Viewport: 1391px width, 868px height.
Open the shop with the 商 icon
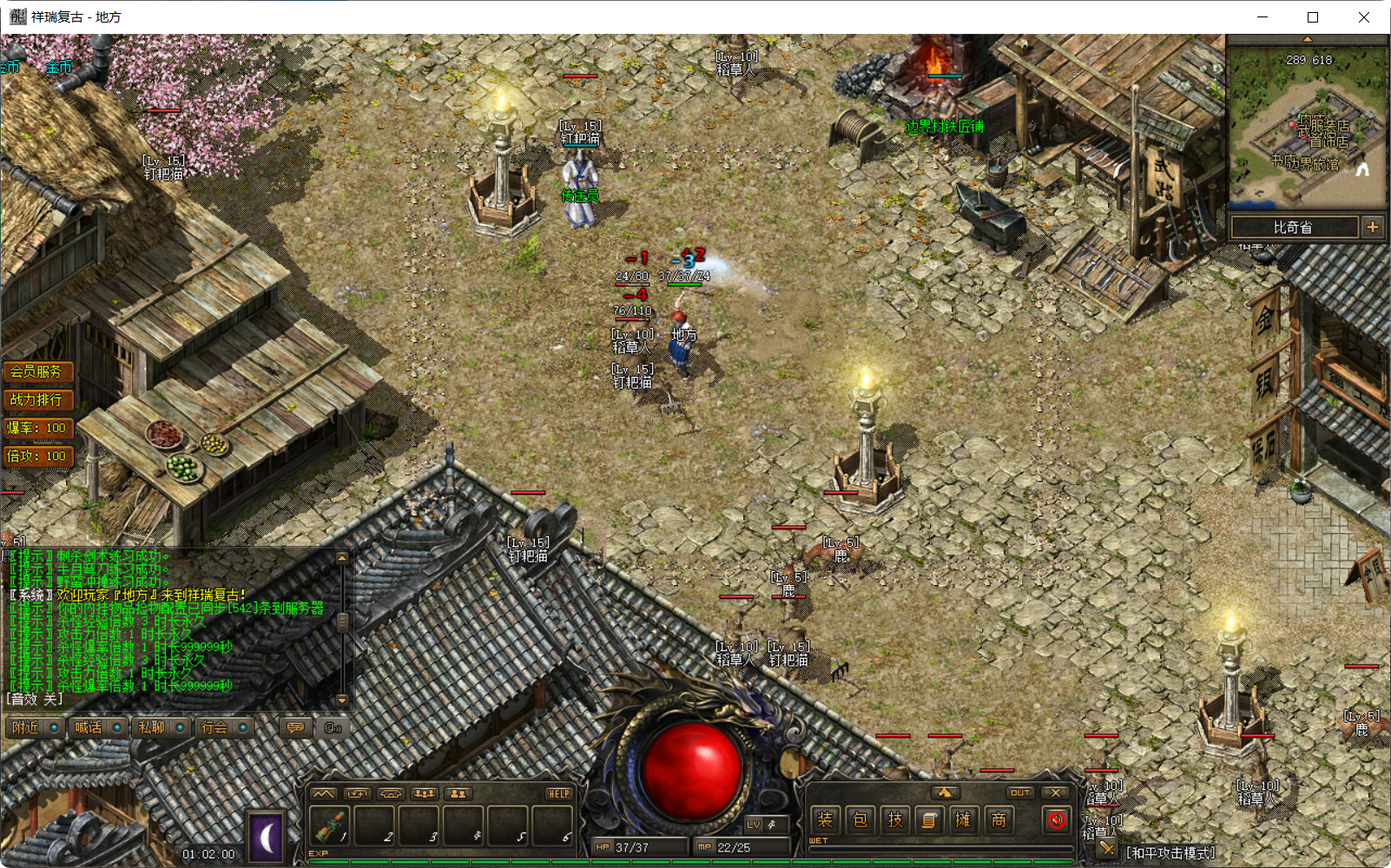(999, 819)
